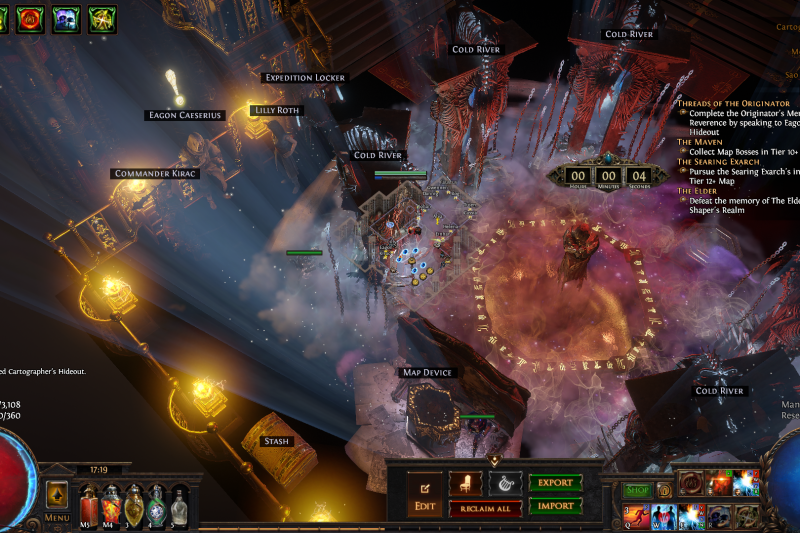Click the Reclaim All button
800x533 pixels.
(485, 509)
